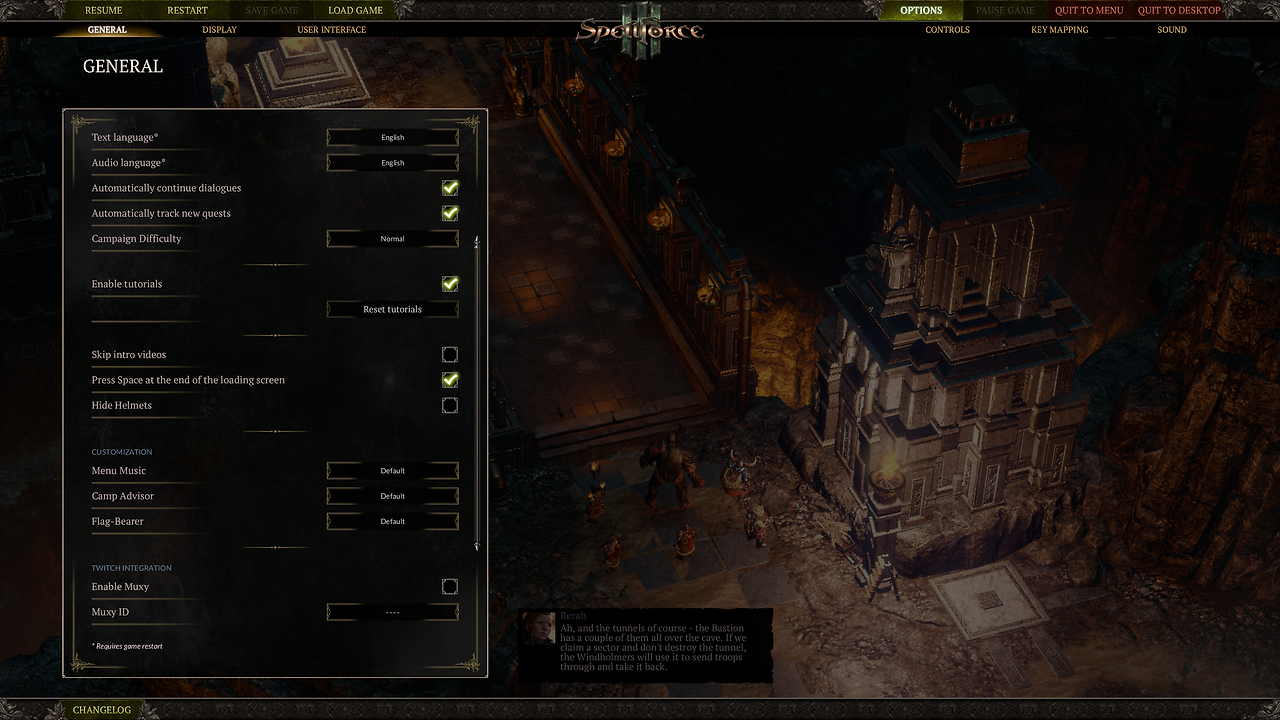Viewport: 1280px width, 720px height.
Task: Show the Sound settings tab
Action: [1172, 30]
